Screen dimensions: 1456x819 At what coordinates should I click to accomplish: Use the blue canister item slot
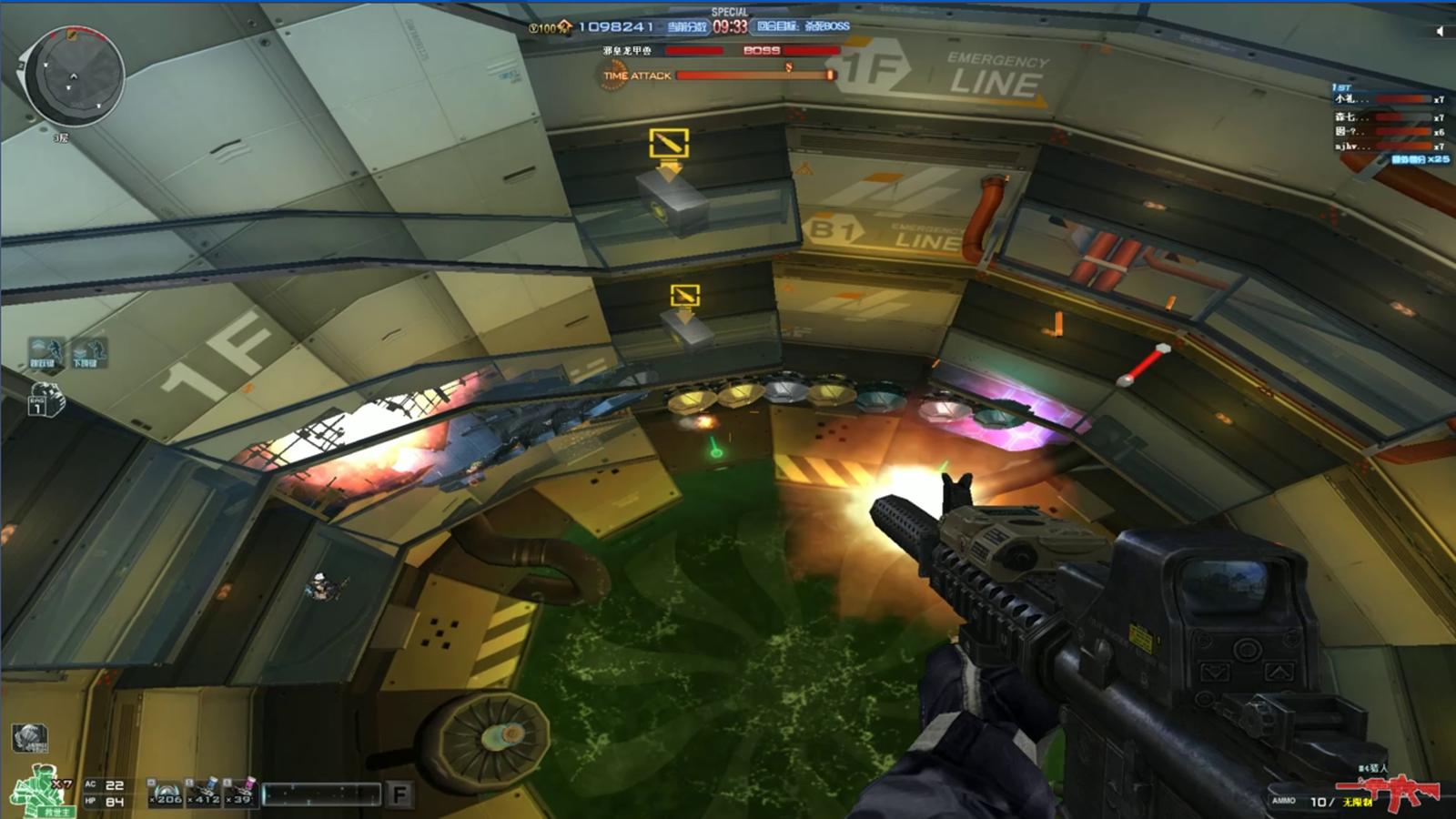pos(206,792)
